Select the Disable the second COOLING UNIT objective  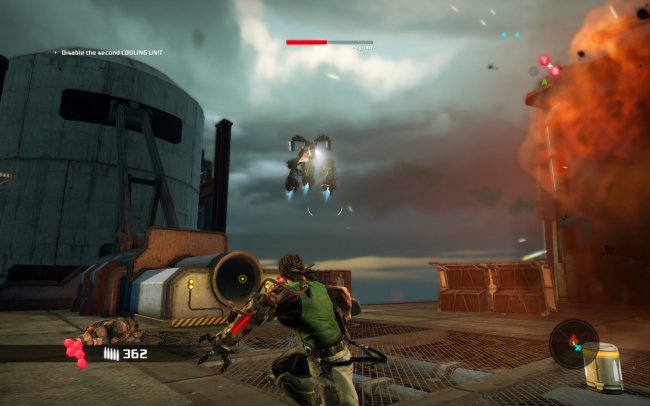click(113, 52)
